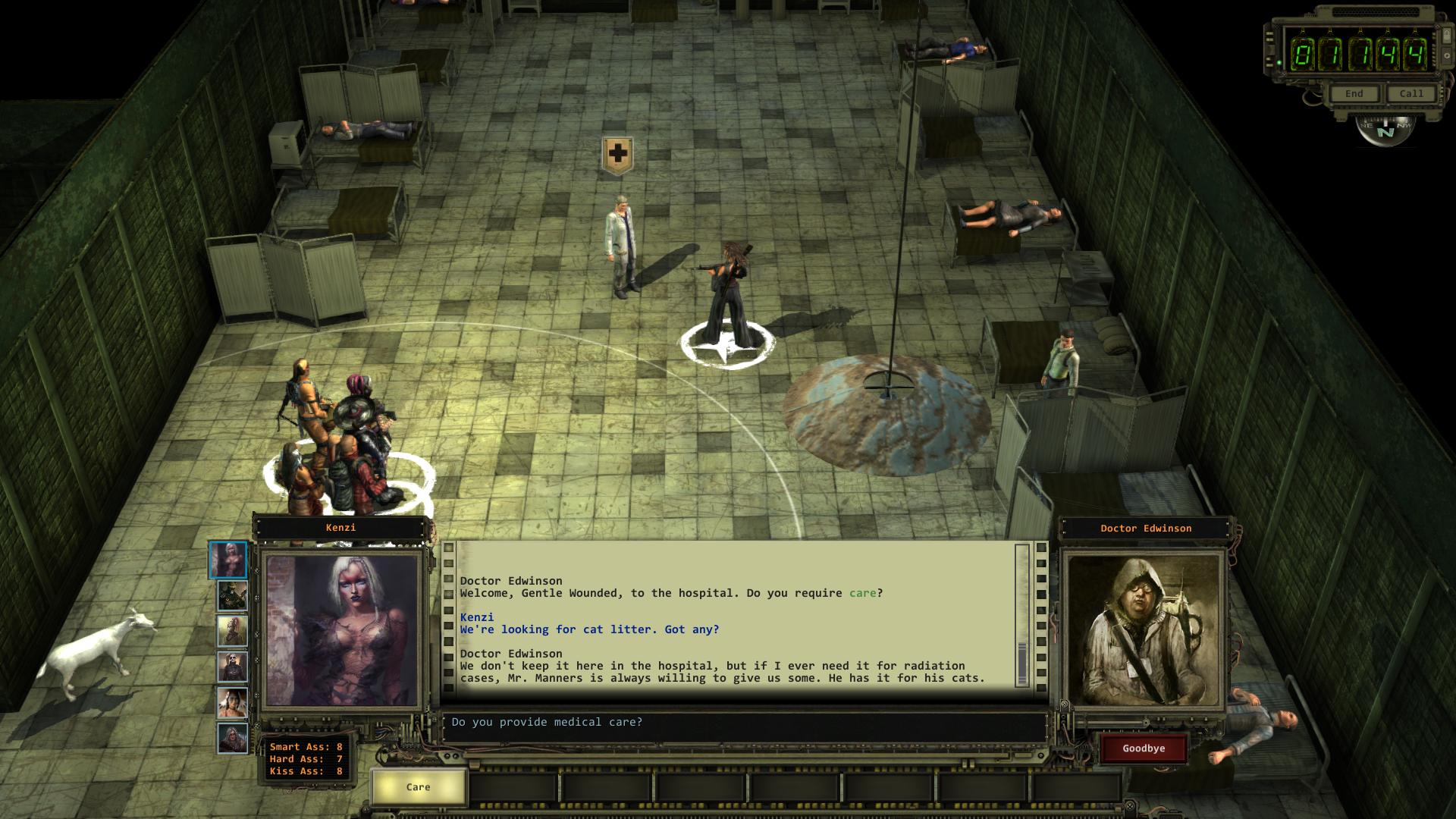Focus the dialogue text input line
Viewport: 1456px width, 819px height.
[743, 723]
